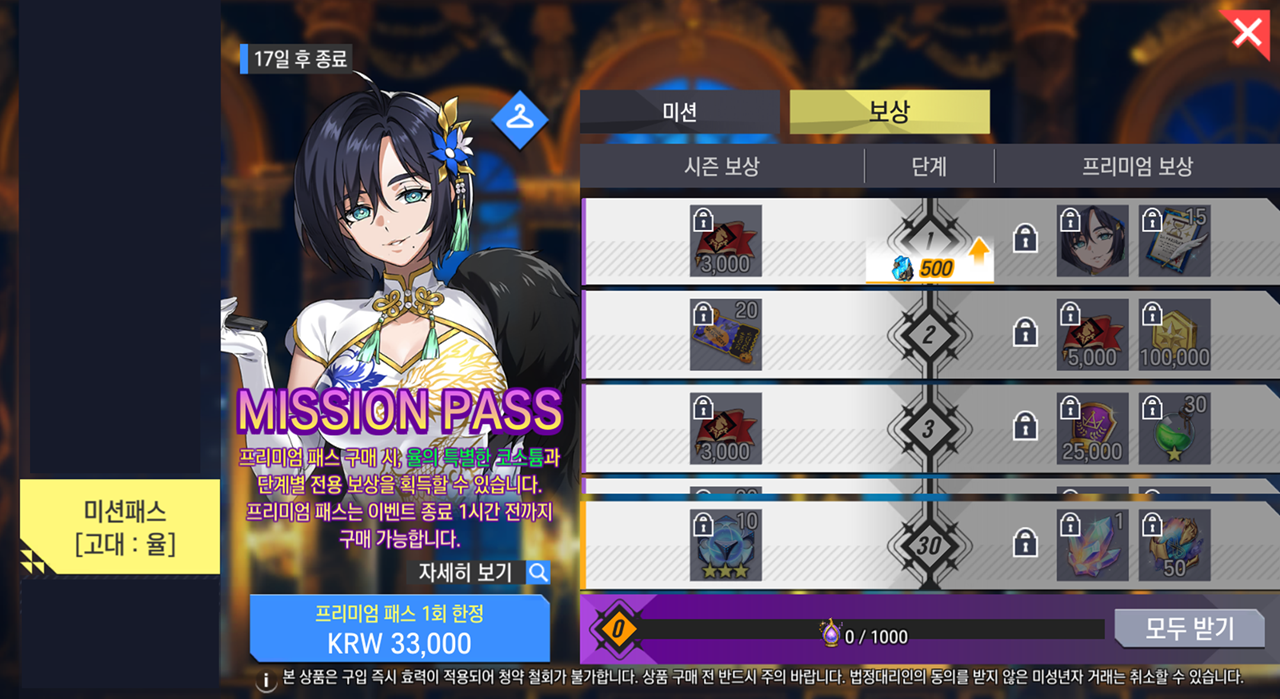Tap the stage 1 level-up 500 gem button
The image size is (1280, 699).
[x=929, y=268]
